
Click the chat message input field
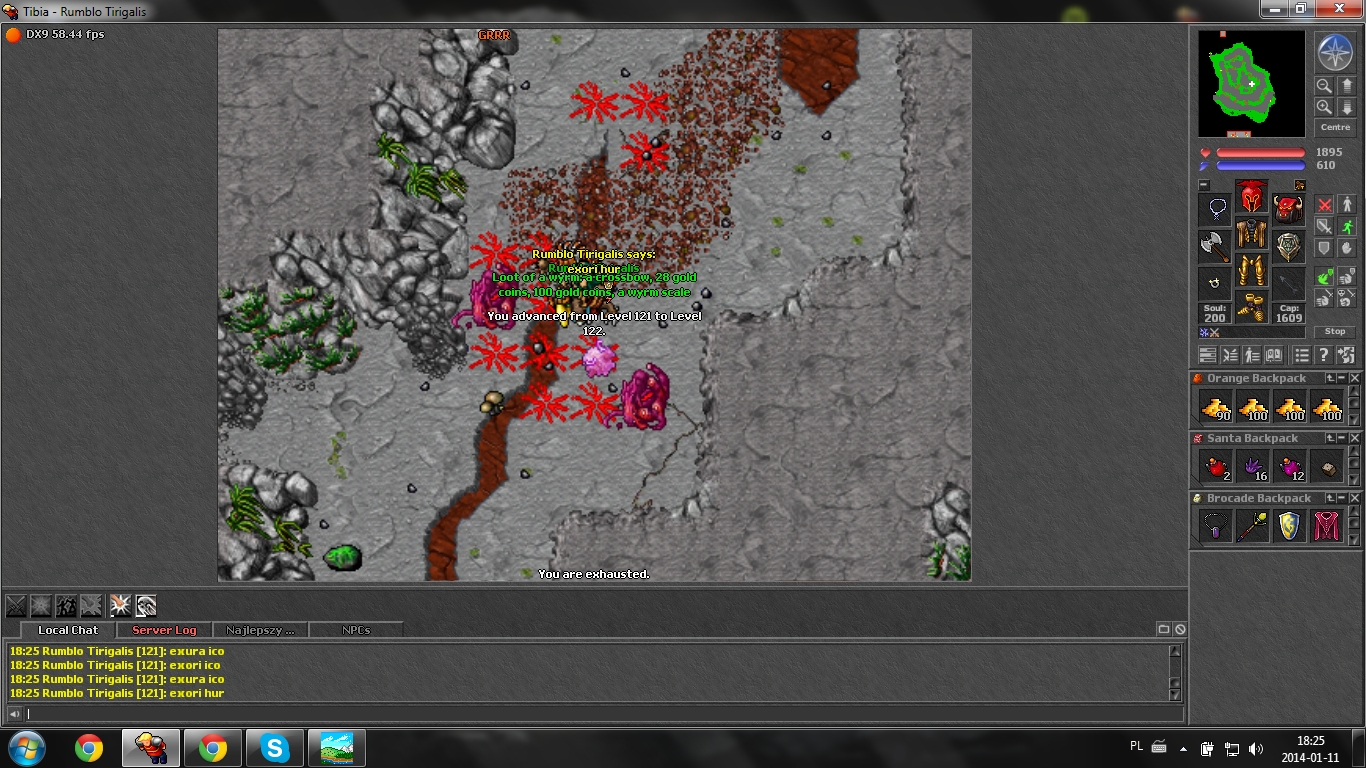point(600,714)
